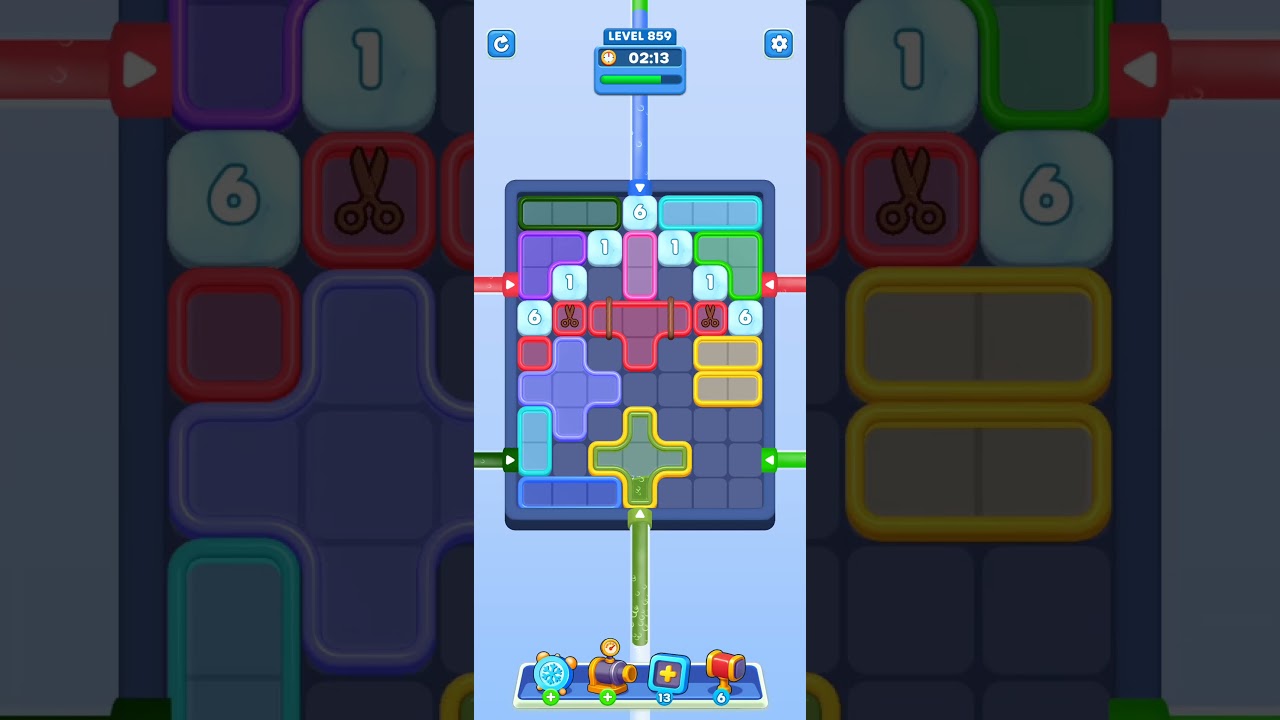Tap the Level 859 banner
The width and height of the screenshot is (1280, 720).
(640, 36)
